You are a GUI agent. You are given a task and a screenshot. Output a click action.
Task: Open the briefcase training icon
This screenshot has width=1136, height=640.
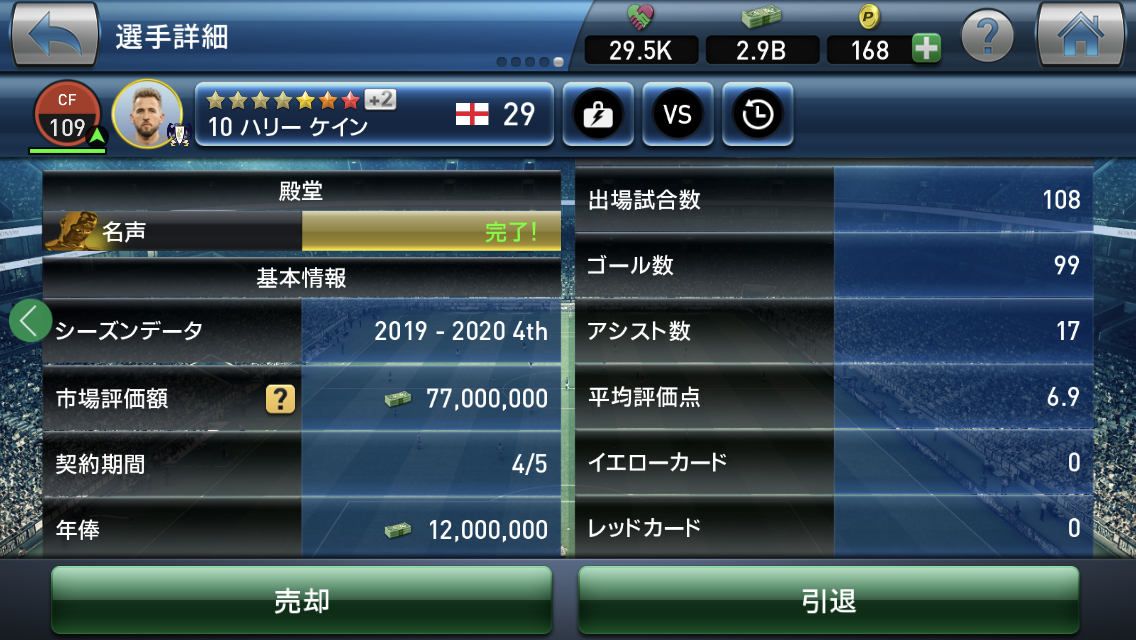[596, 115]
